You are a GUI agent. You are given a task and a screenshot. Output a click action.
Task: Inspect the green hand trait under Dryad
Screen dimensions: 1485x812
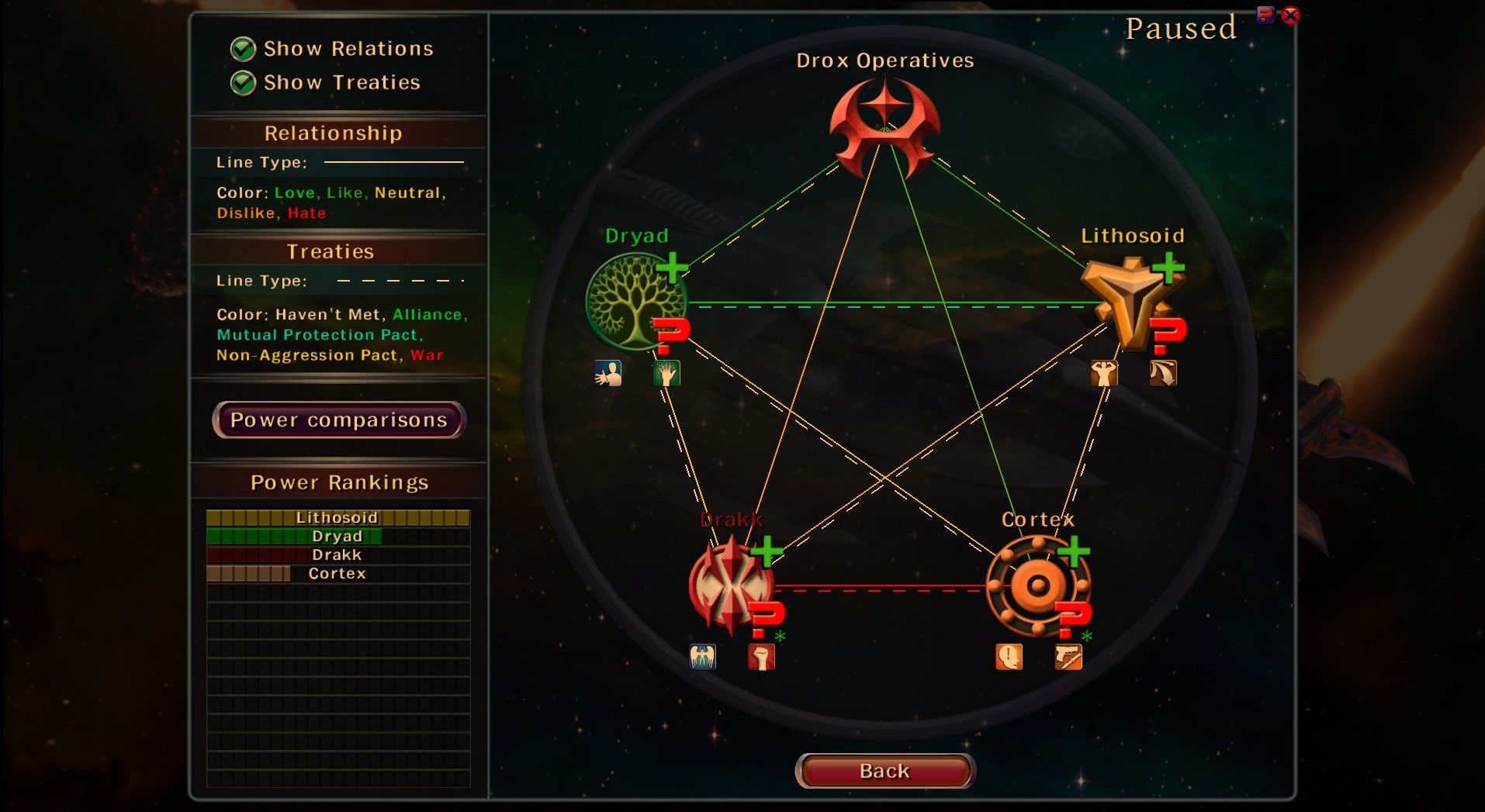click(x=666, y=374)
